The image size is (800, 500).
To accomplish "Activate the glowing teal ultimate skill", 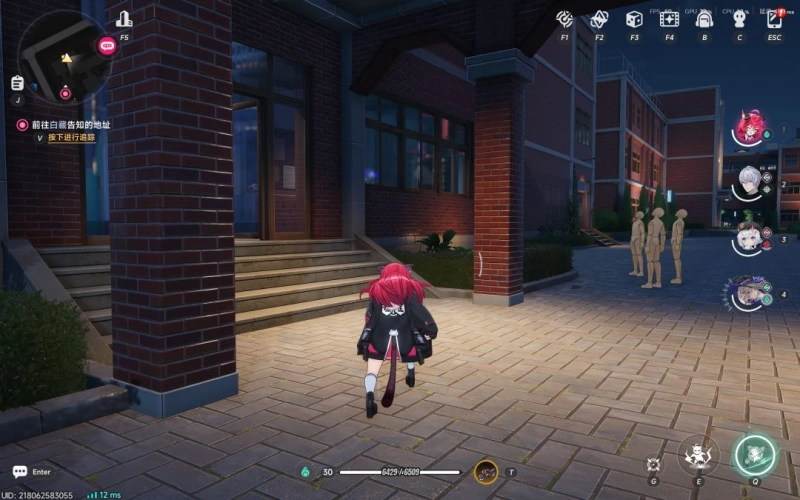I will tap(754, 455).
